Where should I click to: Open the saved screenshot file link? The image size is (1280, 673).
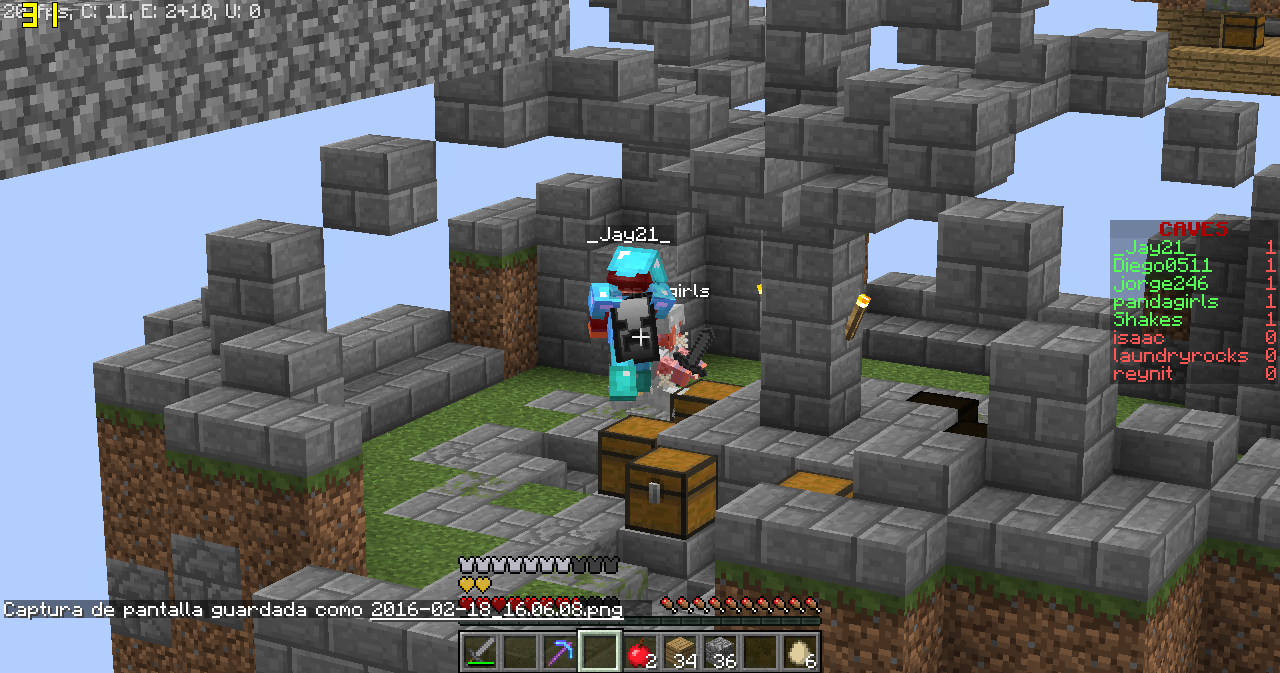[496, 609]
